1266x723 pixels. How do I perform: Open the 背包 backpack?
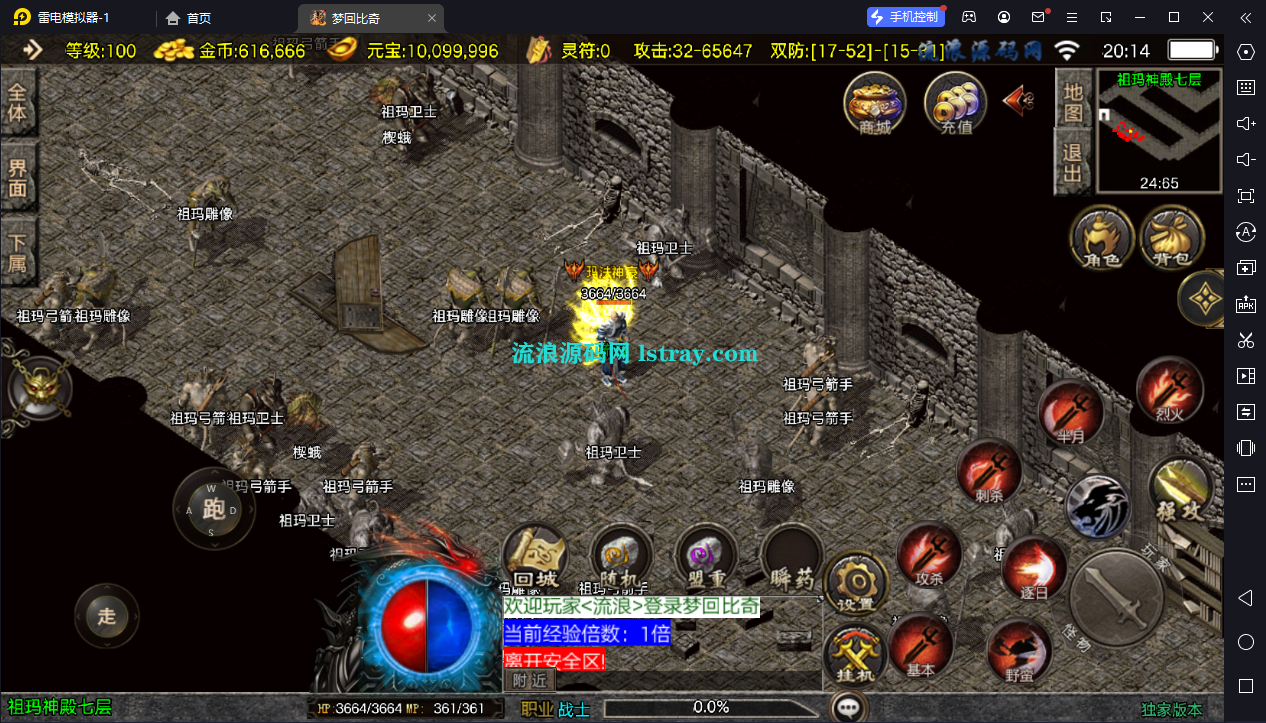click(x=1171, y=239)
